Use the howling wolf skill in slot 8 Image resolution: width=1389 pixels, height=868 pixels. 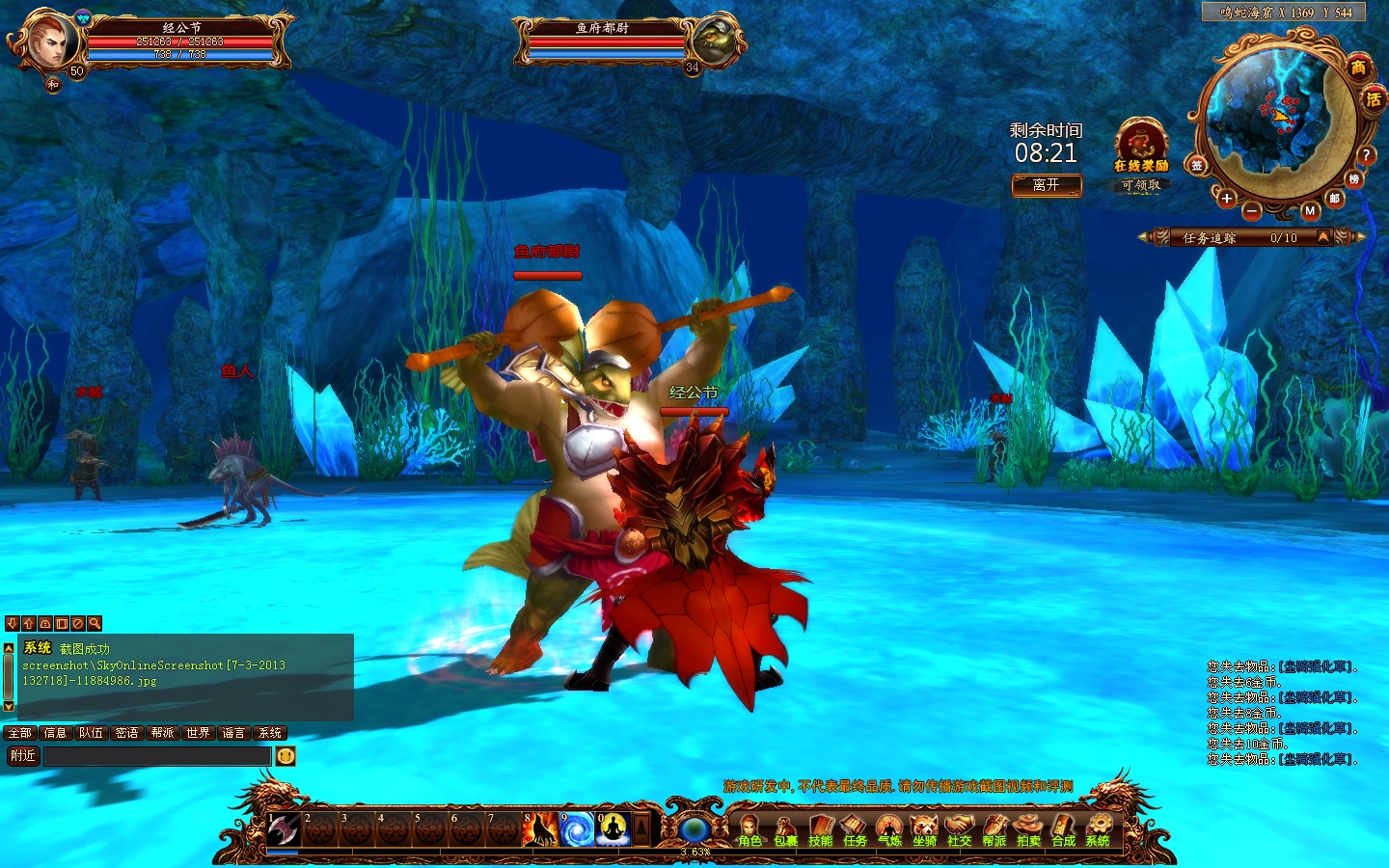[540, 829]
